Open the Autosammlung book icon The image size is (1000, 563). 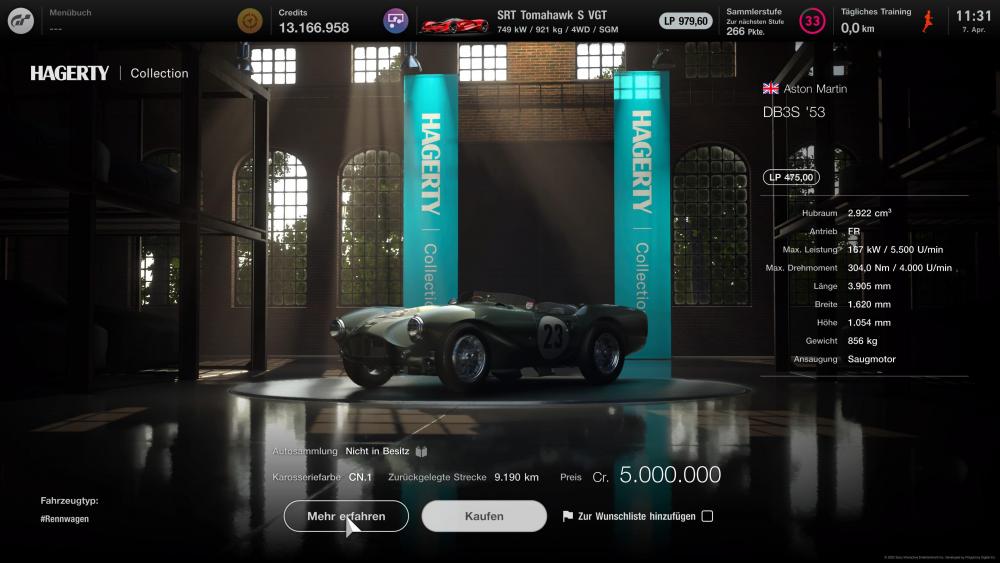coord(421,451)
